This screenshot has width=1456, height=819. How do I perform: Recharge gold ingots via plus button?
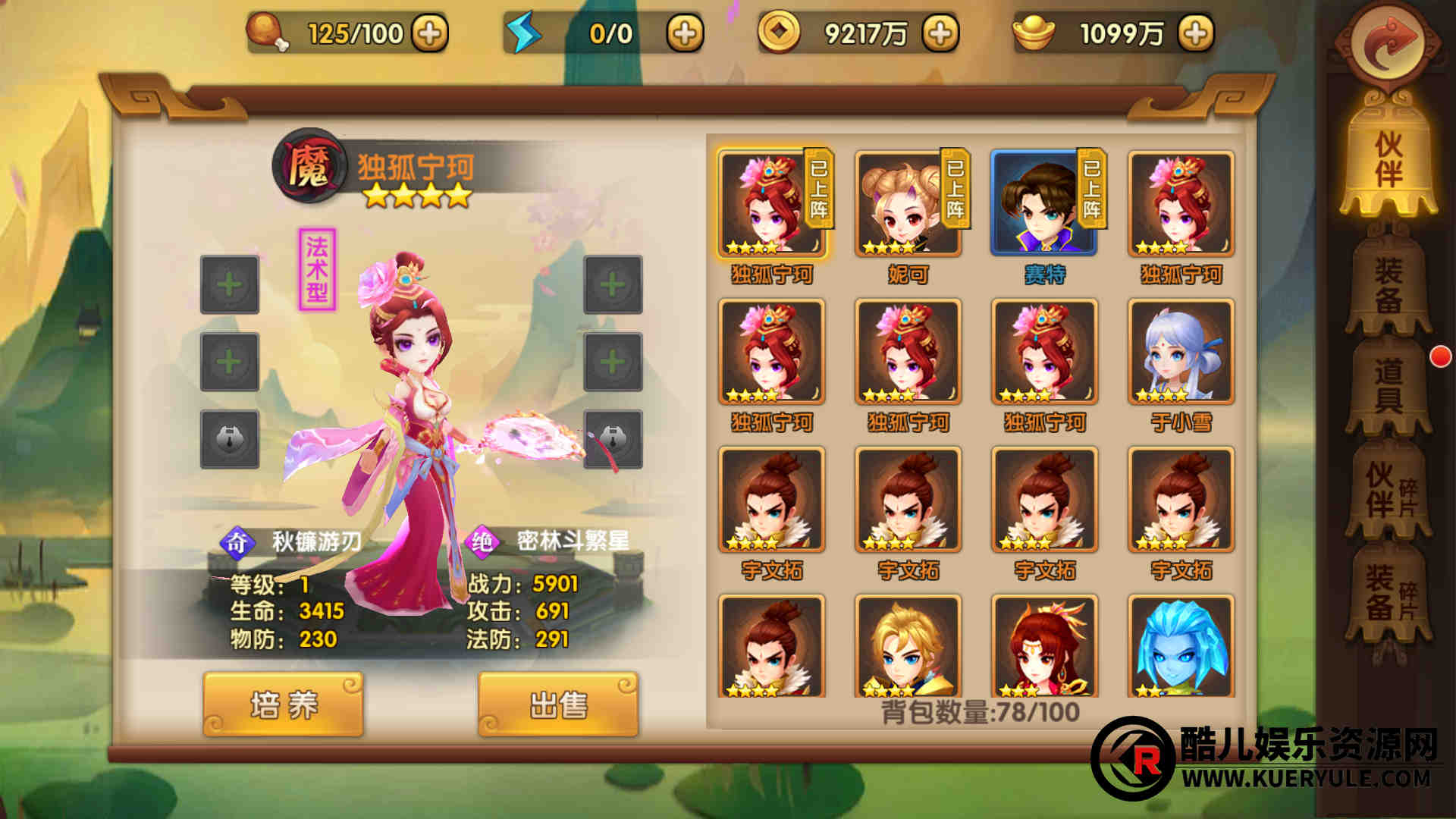(x=1196, y=33)
